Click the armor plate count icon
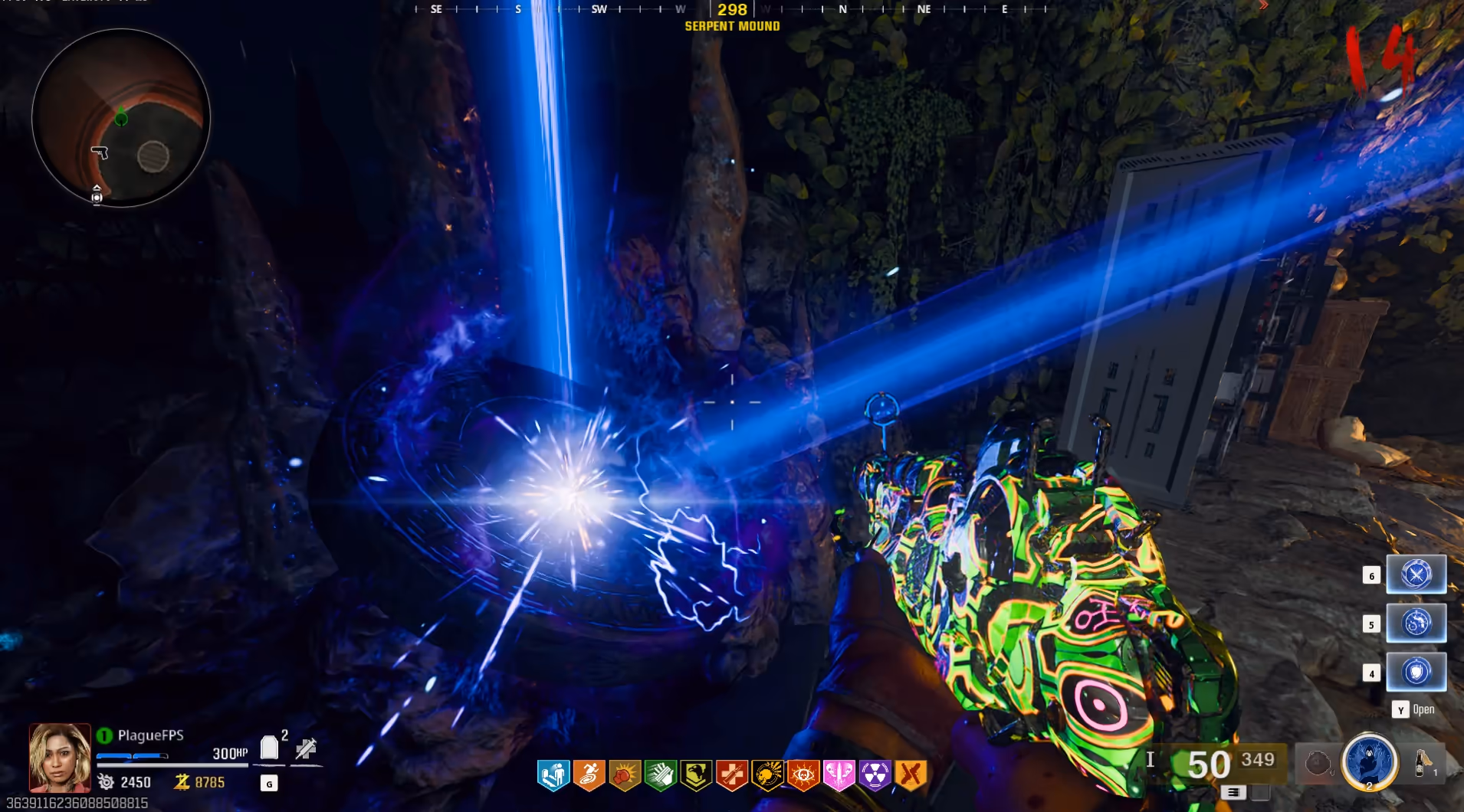This screenshot has width=1464, height=812. (x=269, y=748)
